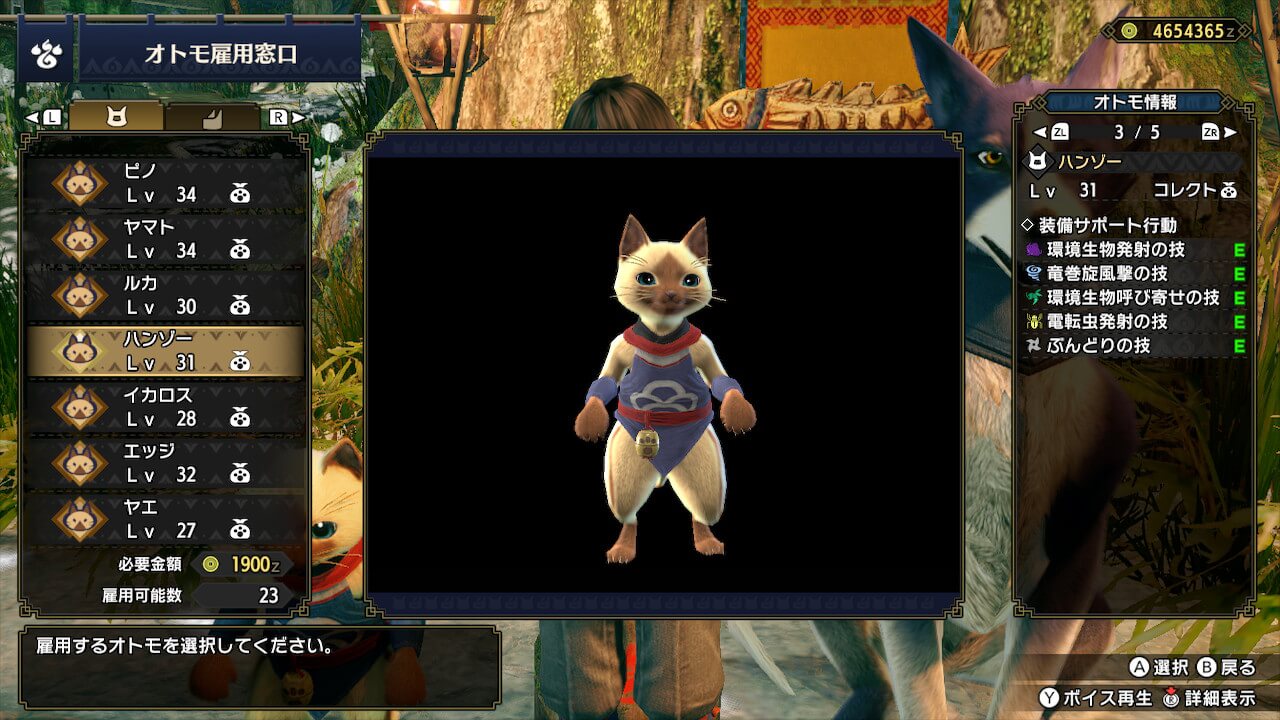
Task: Switch to the Palico cat-face tab
Action: [117, 117]
